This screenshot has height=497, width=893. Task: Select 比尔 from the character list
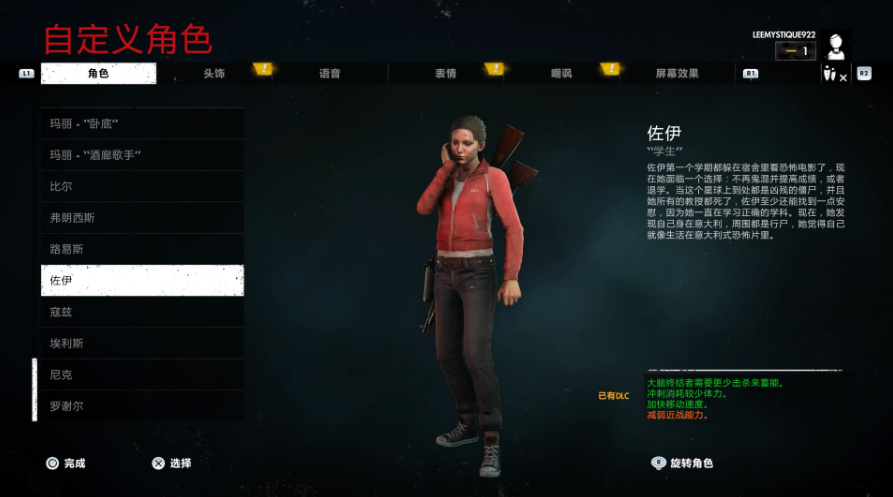point(142,186)
